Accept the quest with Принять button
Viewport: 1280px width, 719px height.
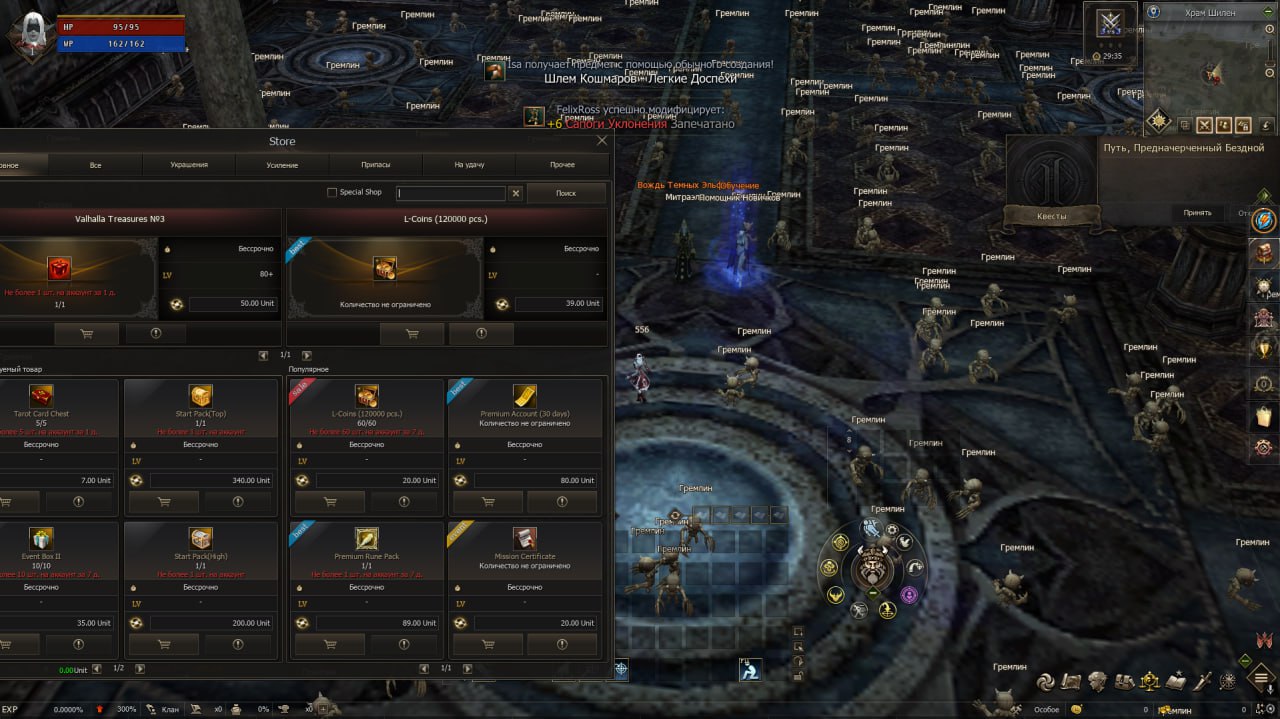1197,212
